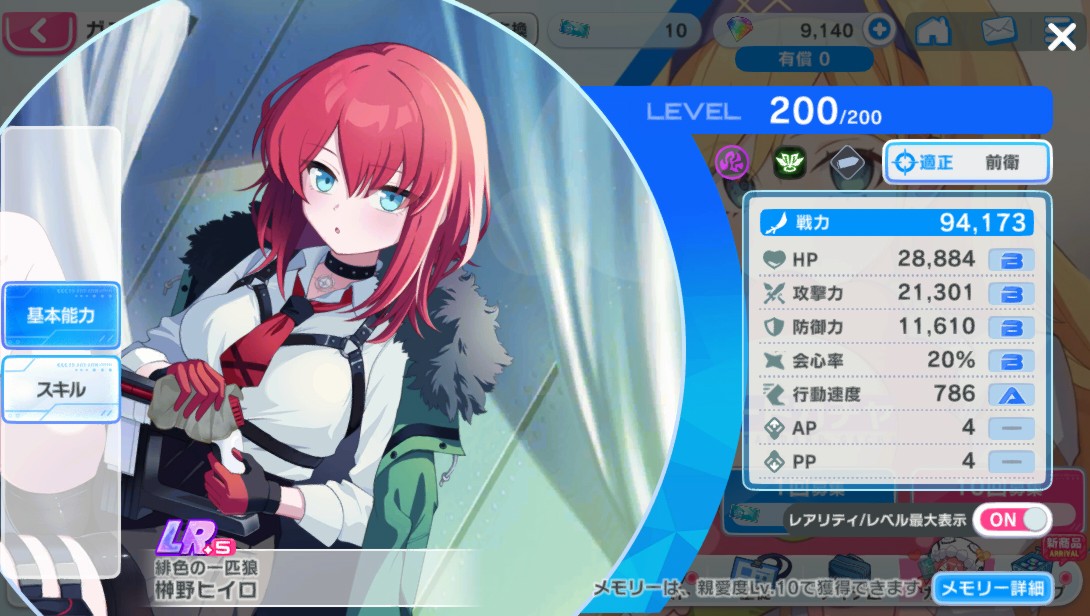The image size is (1090, 616).
Task: Open the スキル tab
Action: [61, 388]
